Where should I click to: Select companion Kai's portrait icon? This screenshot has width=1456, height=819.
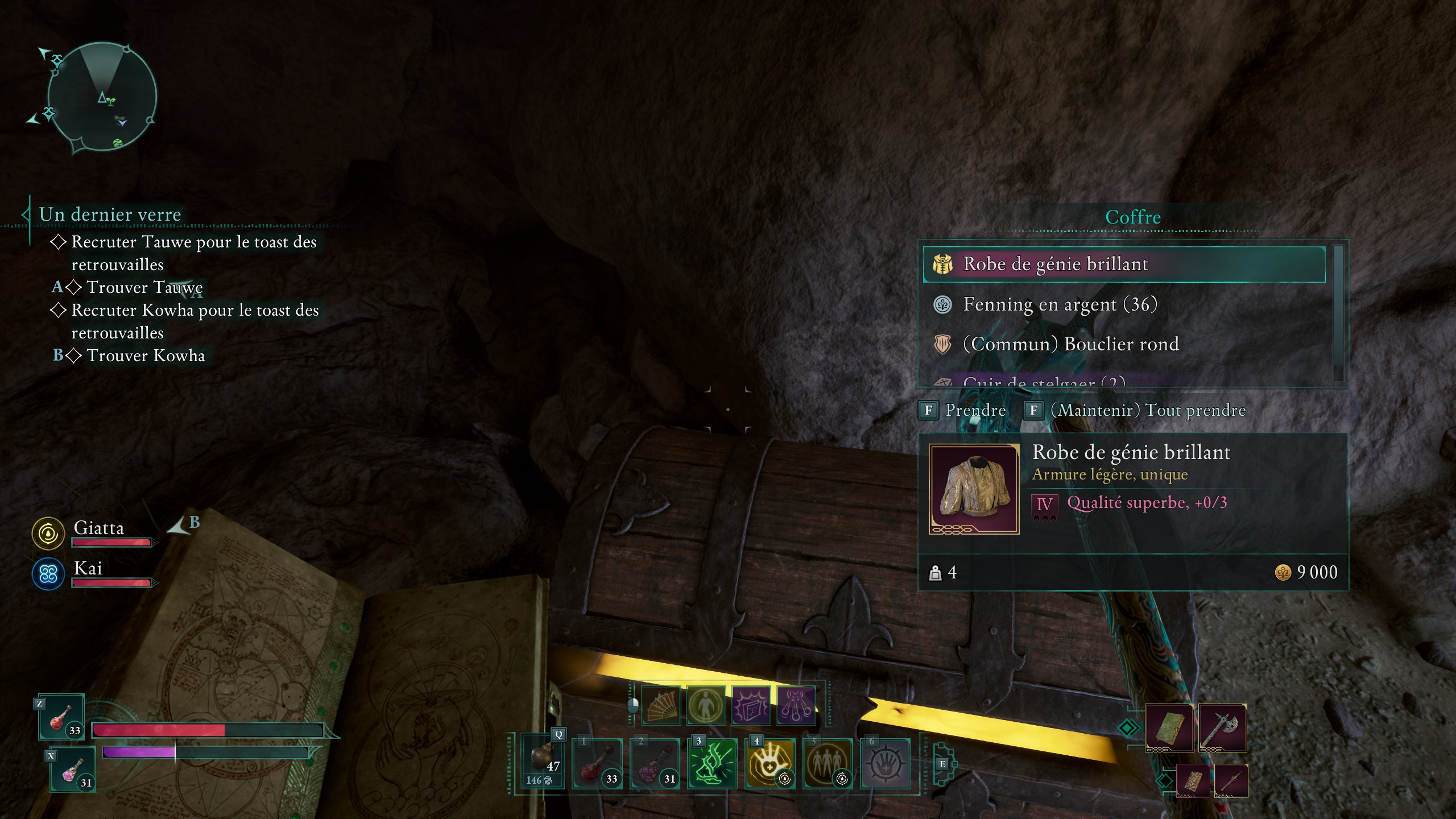[x=48, y=573]
